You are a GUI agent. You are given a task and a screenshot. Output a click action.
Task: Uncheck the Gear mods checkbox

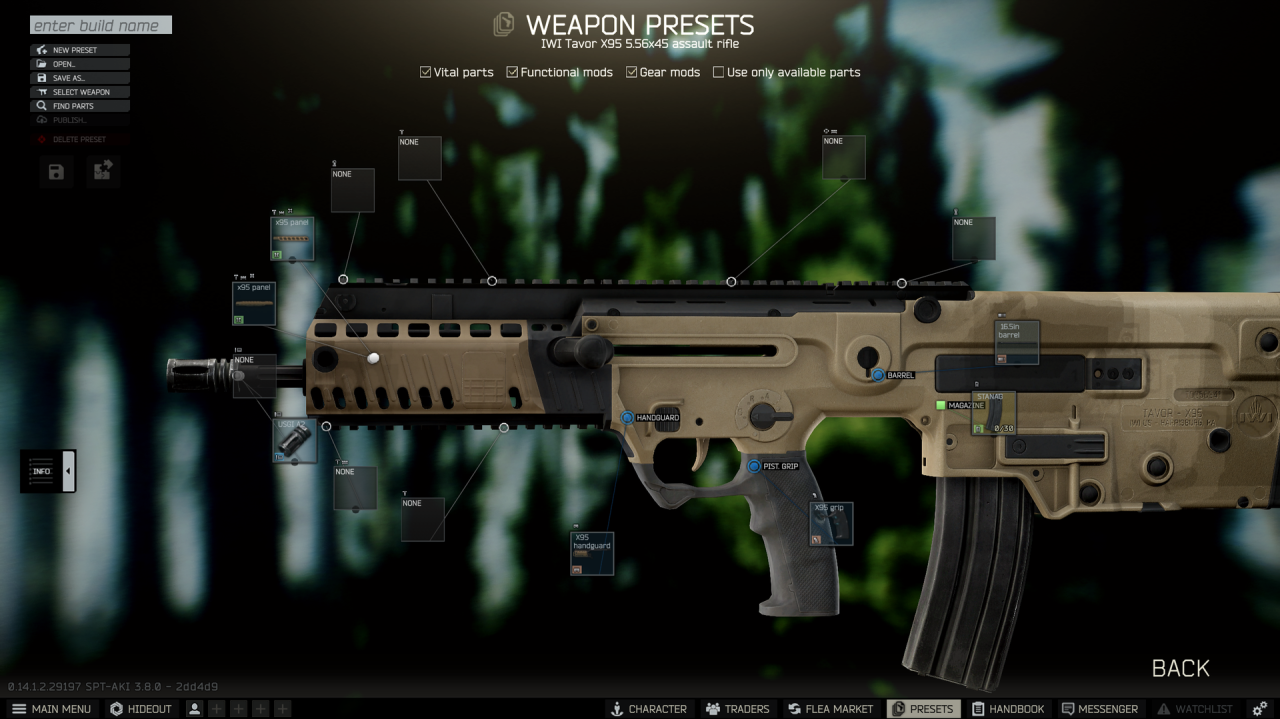pyautogui.click(x=632, y=72)
